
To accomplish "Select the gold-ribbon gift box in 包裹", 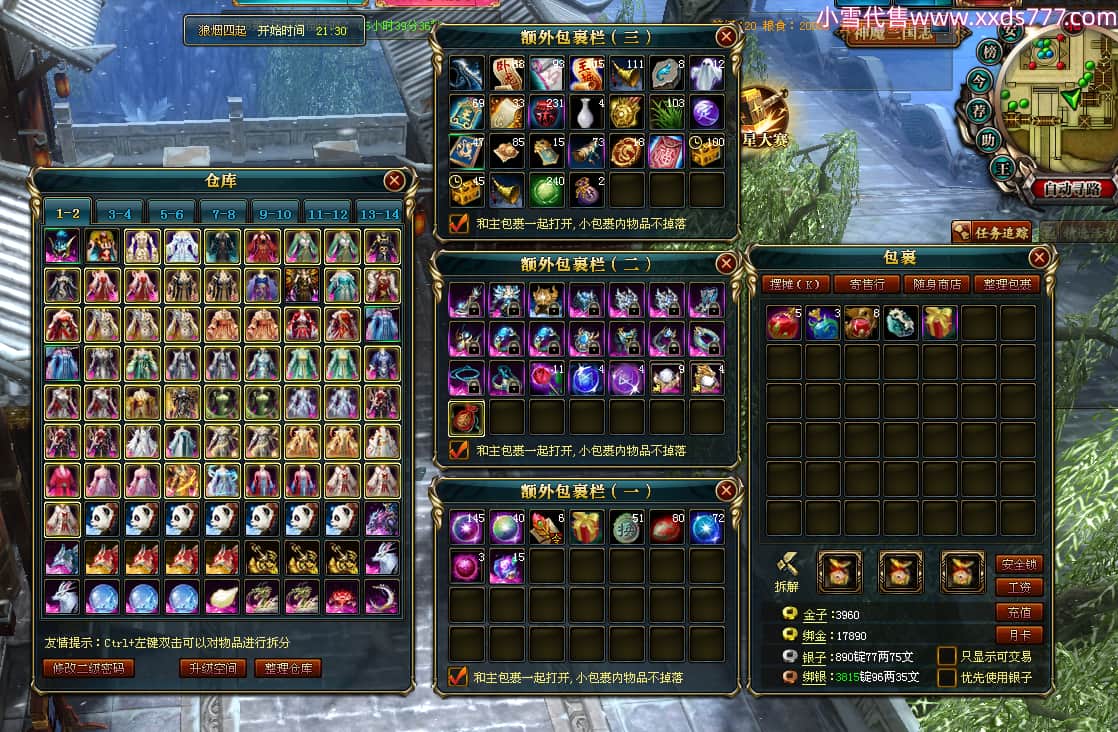I will (940, 323).
